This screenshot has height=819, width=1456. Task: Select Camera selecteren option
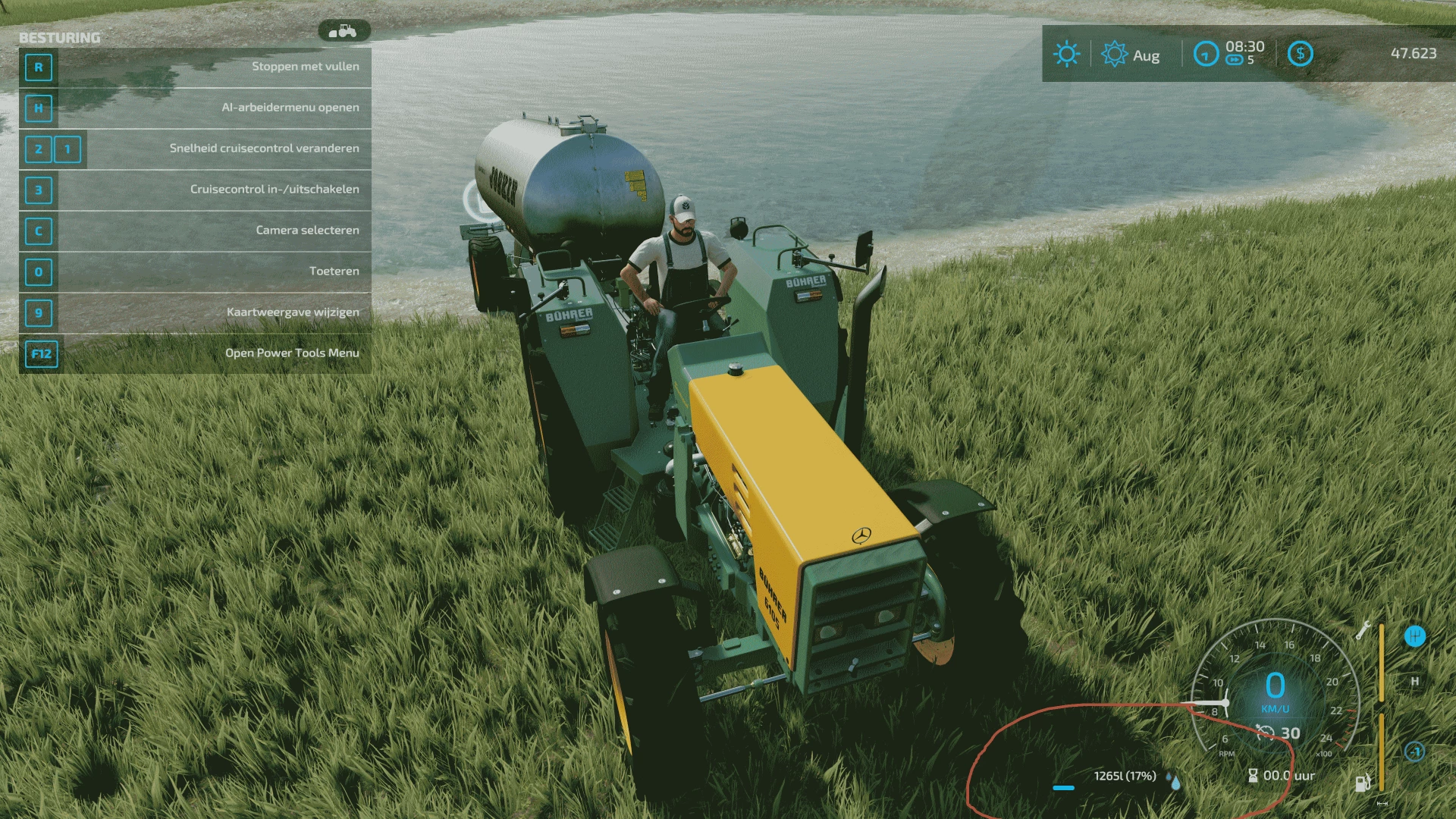[309, 230]
